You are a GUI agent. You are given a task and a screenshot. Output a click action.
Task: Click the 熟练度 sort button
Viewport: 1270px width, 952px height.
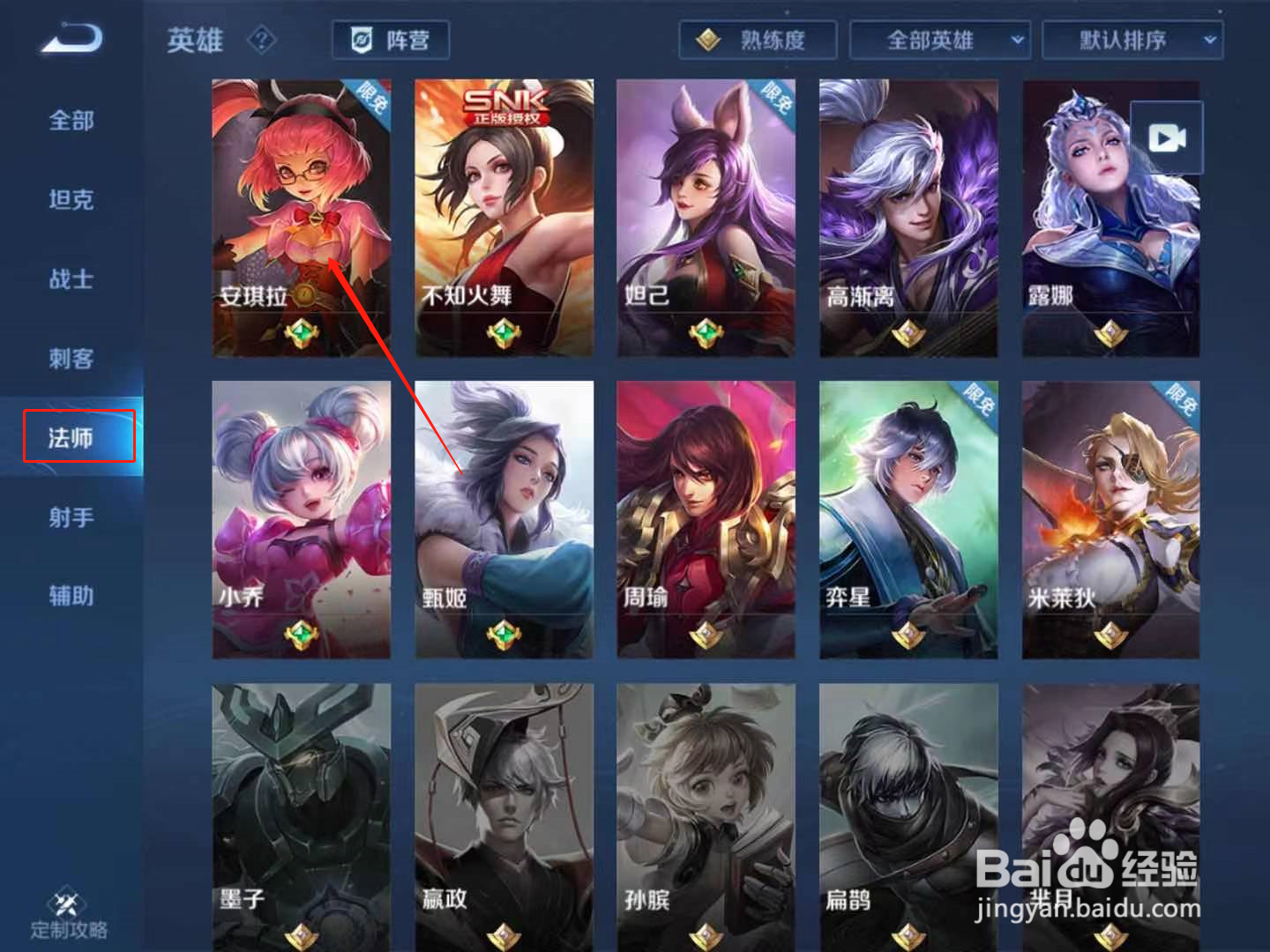(757, 39)
